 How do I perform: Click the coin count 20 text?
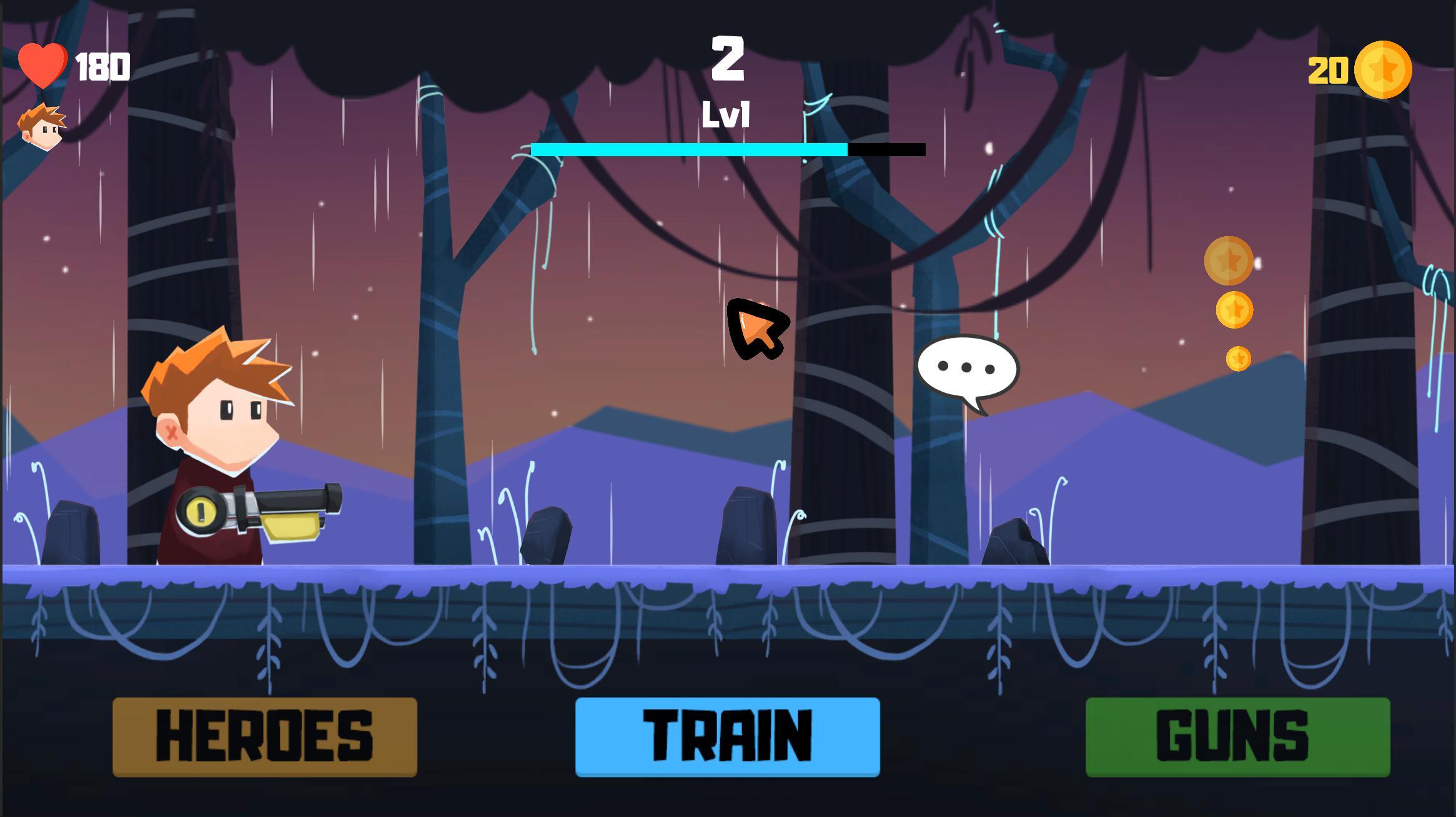coord(1329,71)
